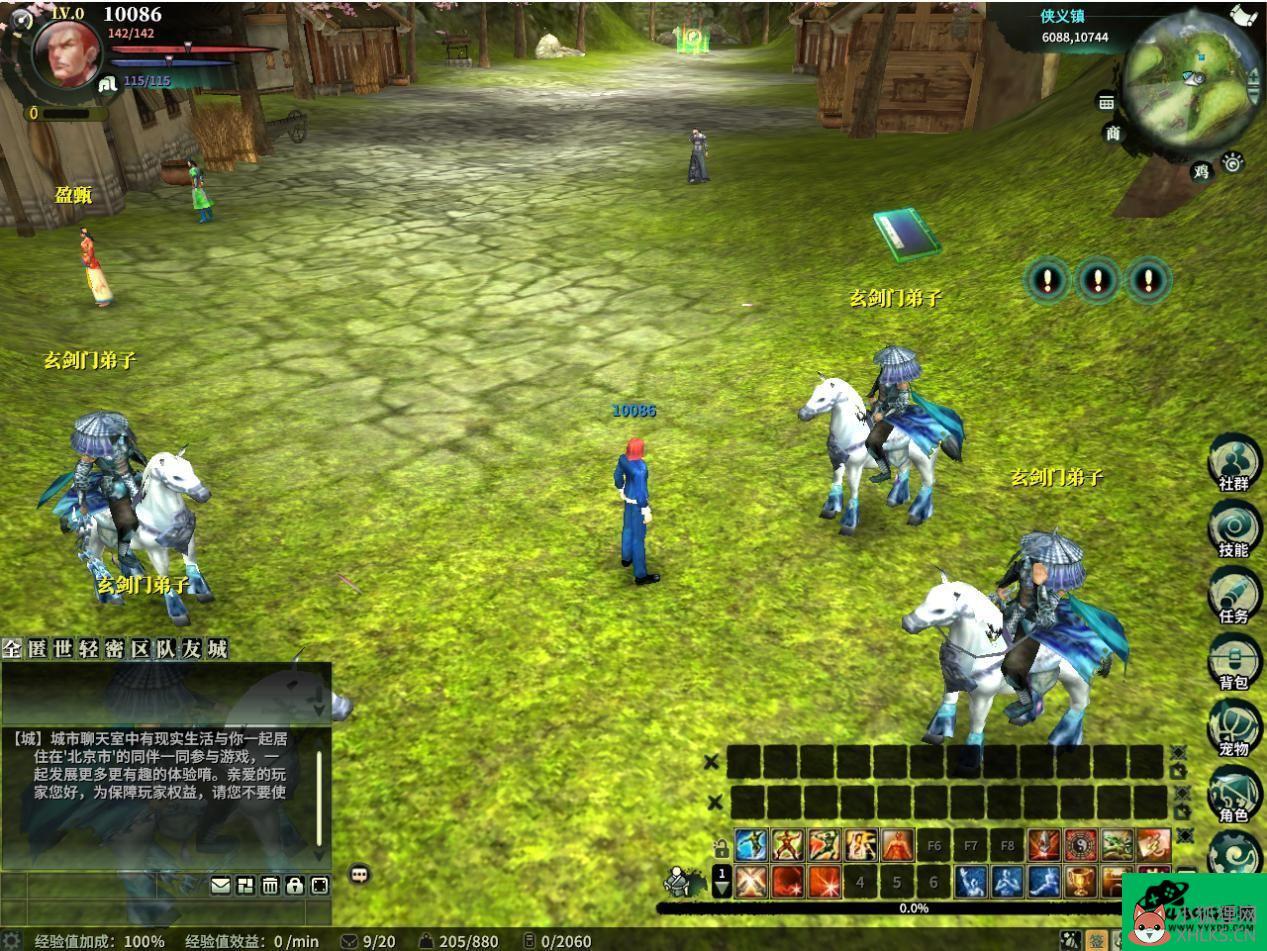The height and width of the screenshot is (951, 1267).
Task: Use the golden trophy hotbar item
Action: 1080,881
